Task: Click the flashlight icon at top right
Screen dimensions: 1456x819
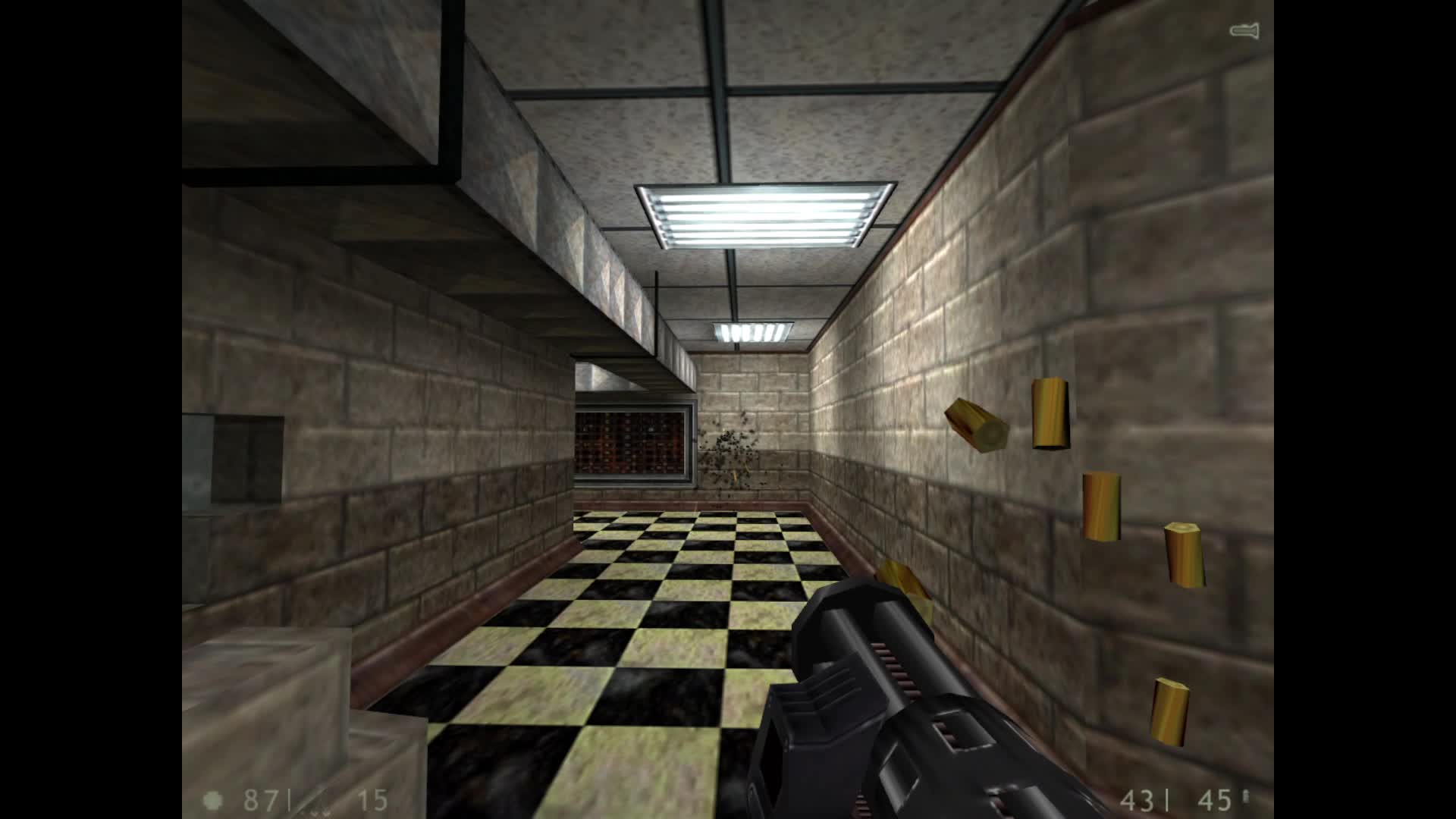Action: tap(1244, 30)
